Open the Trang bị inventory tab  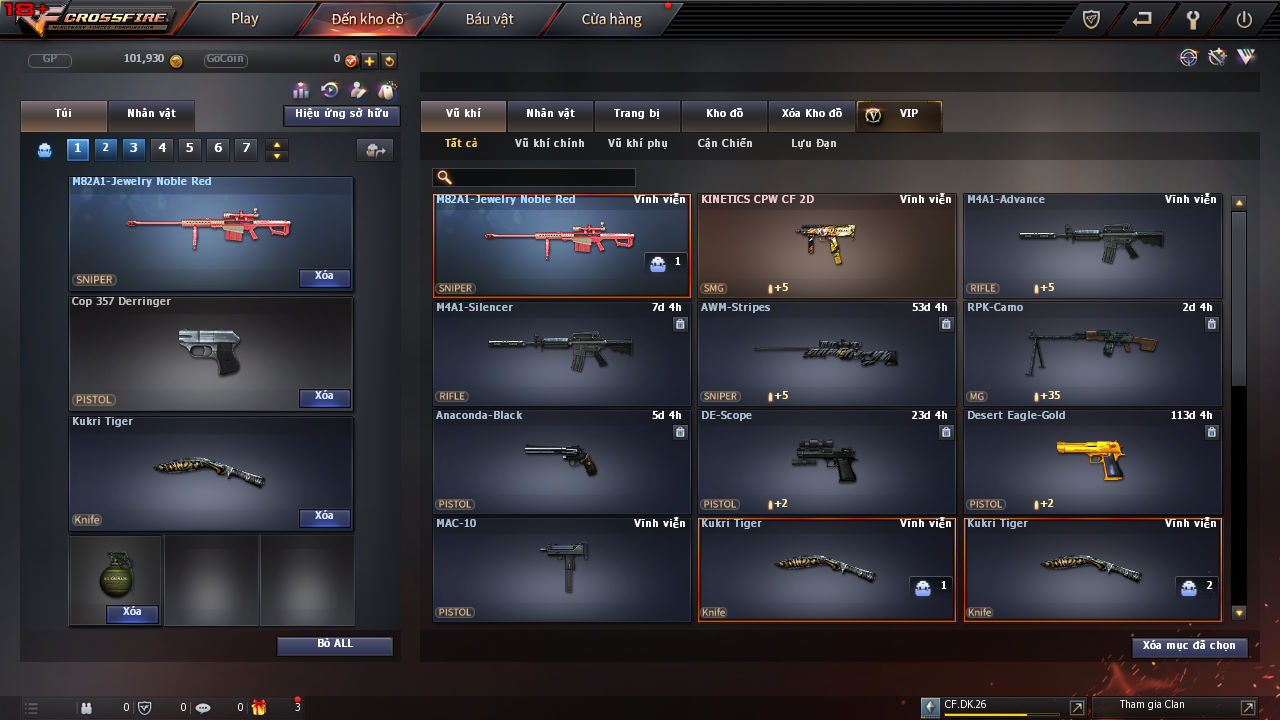(x=637, y=114)
